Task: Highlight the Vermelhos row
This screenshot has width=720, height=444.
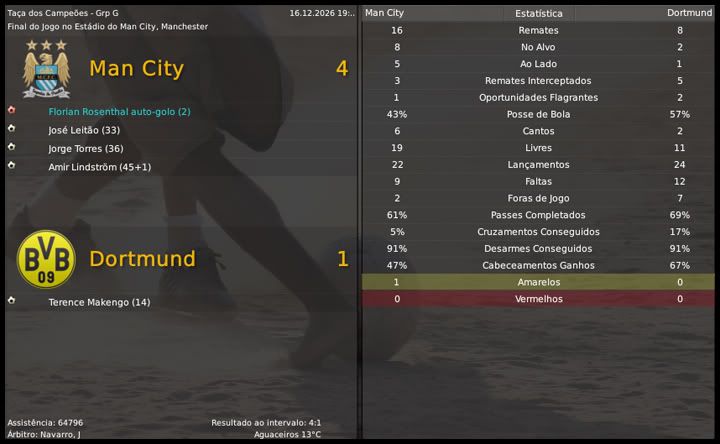Action: [538, 299]
